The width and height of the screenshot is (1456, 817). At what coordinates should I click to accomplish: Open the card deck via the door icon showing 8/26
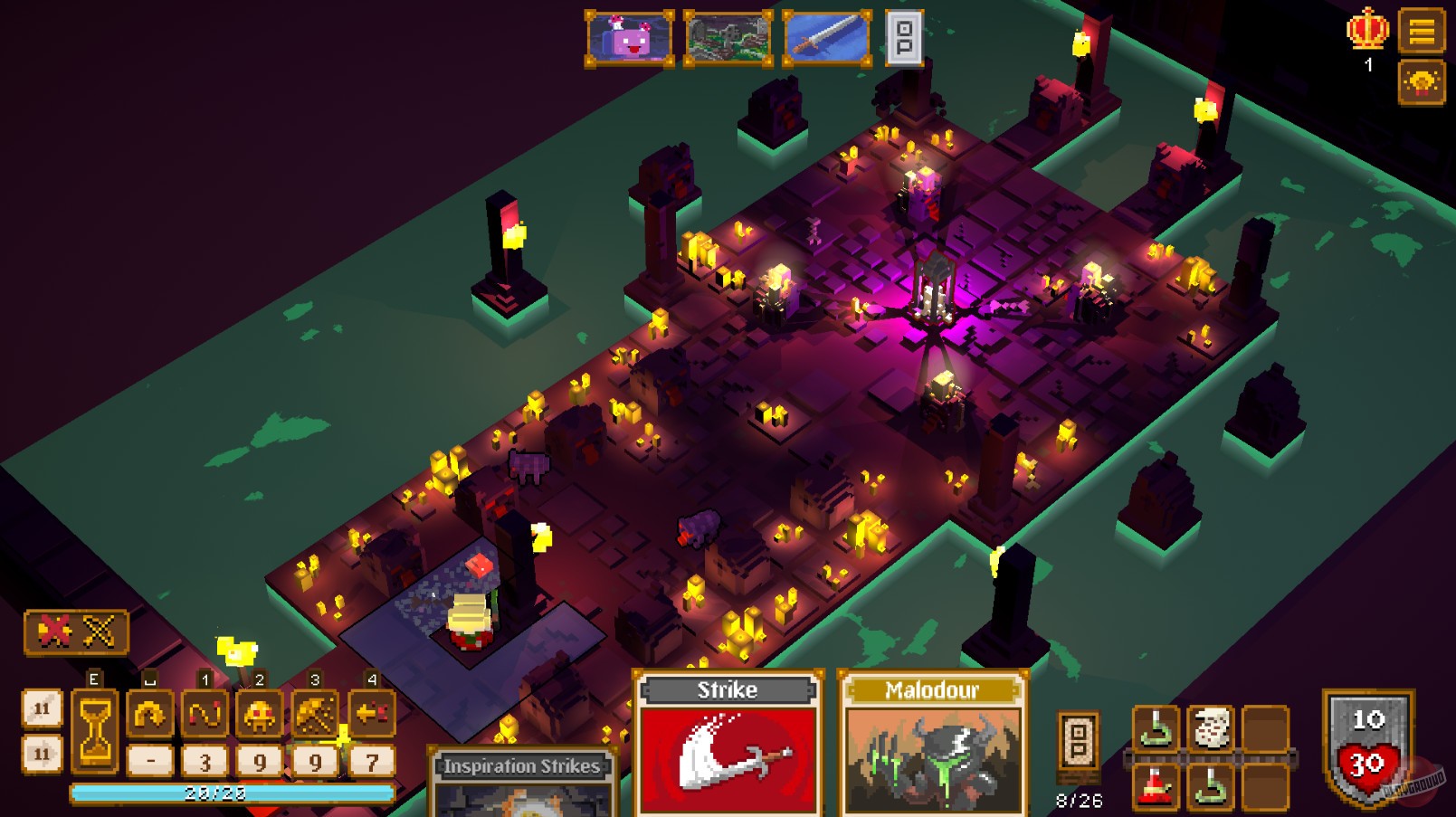(1077, 744)
